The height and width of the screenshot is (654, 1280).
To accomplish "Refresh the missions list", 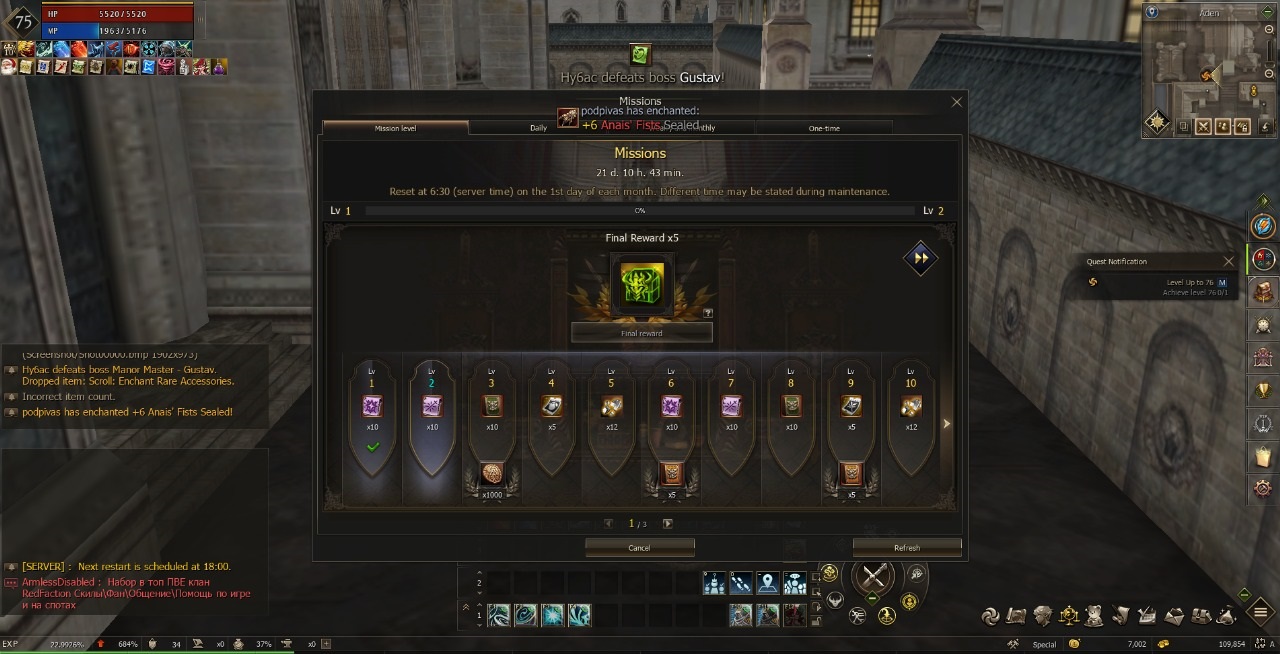I will [x=906, y=548].
